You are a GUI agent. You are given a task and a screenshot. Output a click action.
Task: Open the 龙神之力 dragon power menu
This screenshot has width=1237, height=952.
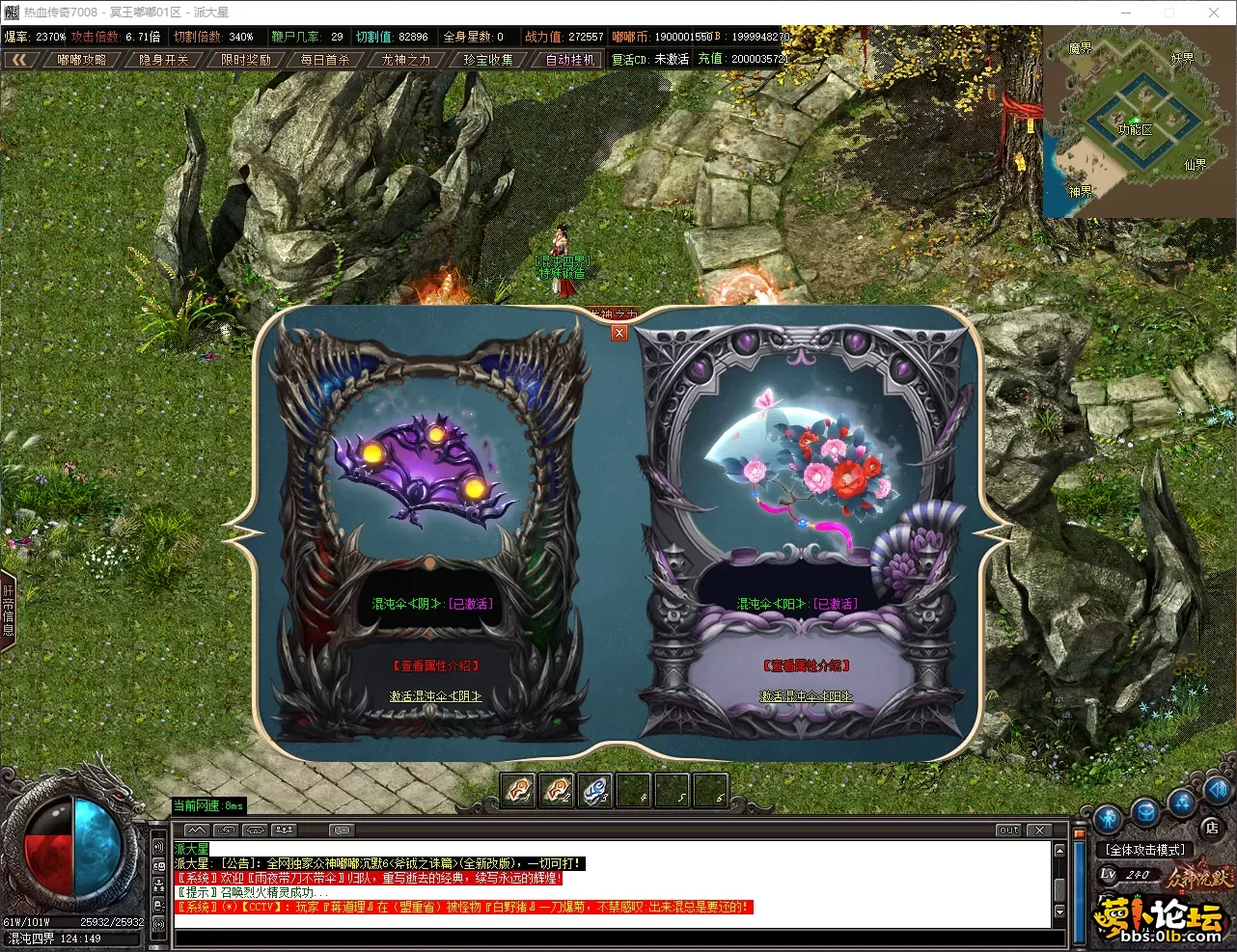click(x=406, y=60)
